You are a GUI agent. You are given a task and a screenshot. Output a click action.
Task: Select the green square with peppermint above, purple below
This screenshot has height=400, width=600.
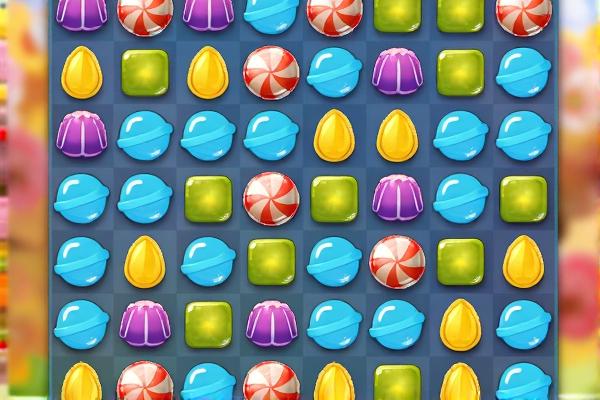(272, 258)
